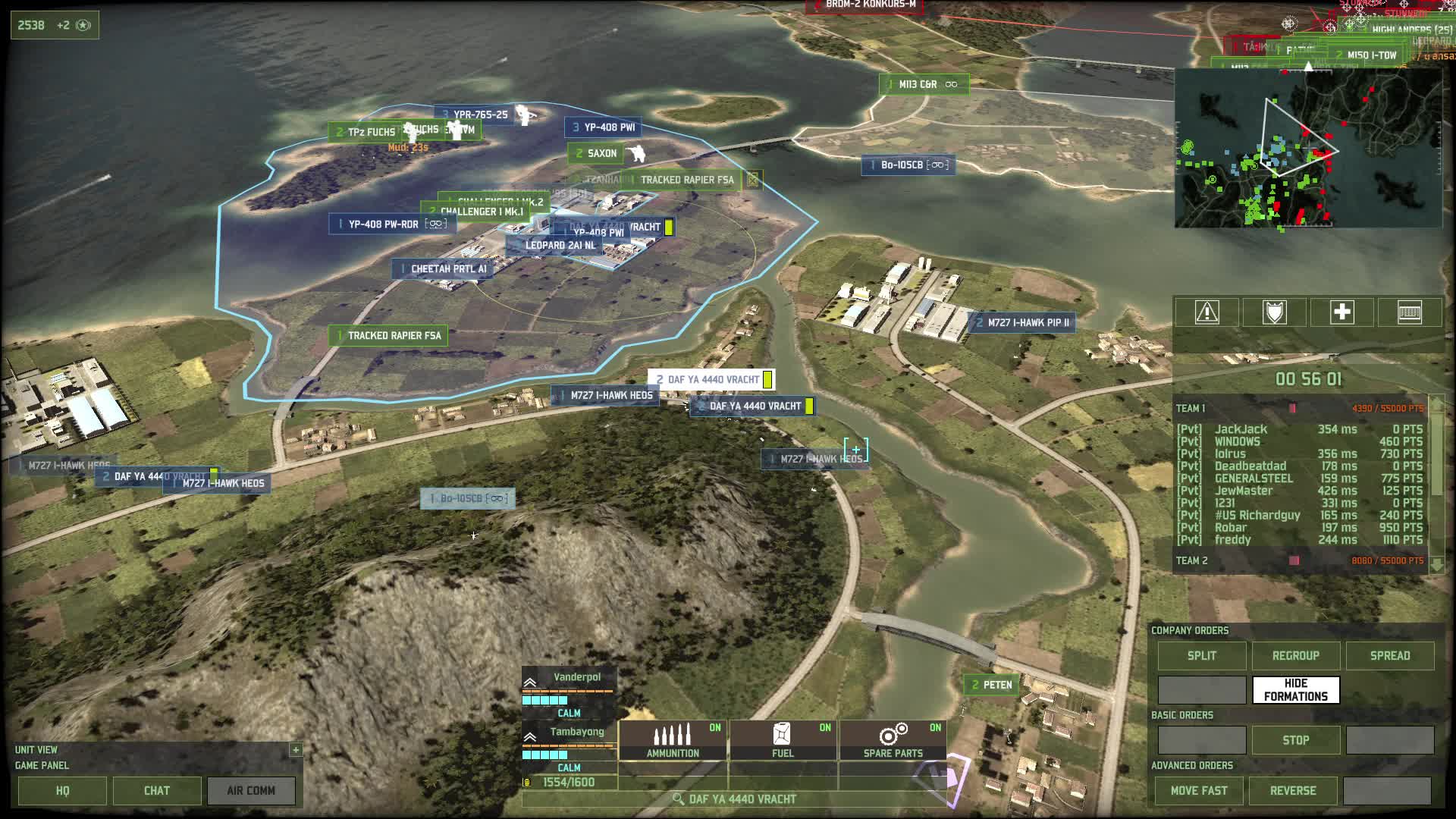
Task: Spread the selected units
Action: (1389, 655)
